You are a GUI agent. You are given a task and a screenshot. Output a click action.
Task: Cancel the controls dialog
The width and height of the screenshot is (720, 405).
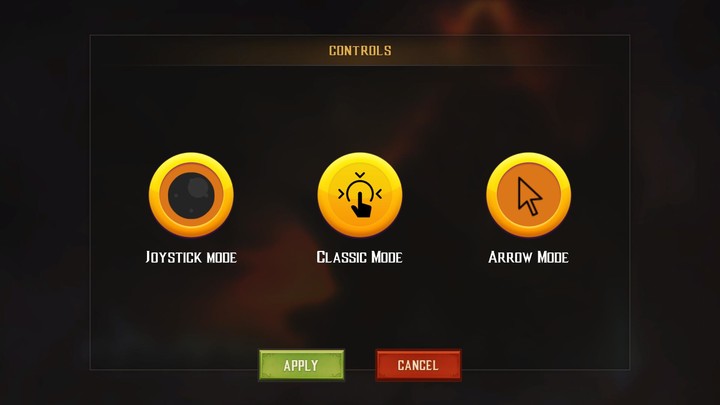(x=418, y=365)
